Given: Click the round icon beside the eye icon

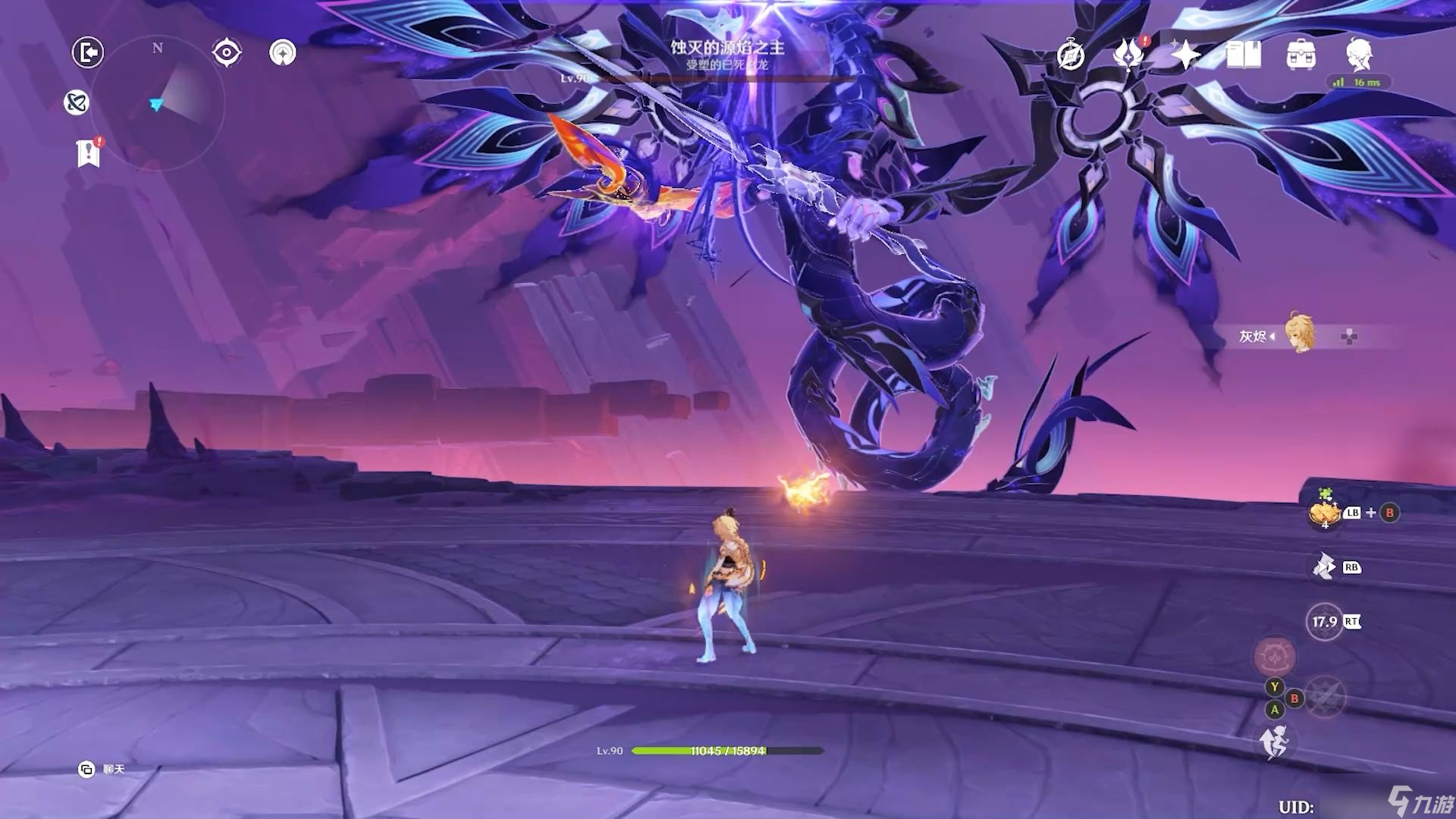Looking at the screenshot, I should (283, 52).
